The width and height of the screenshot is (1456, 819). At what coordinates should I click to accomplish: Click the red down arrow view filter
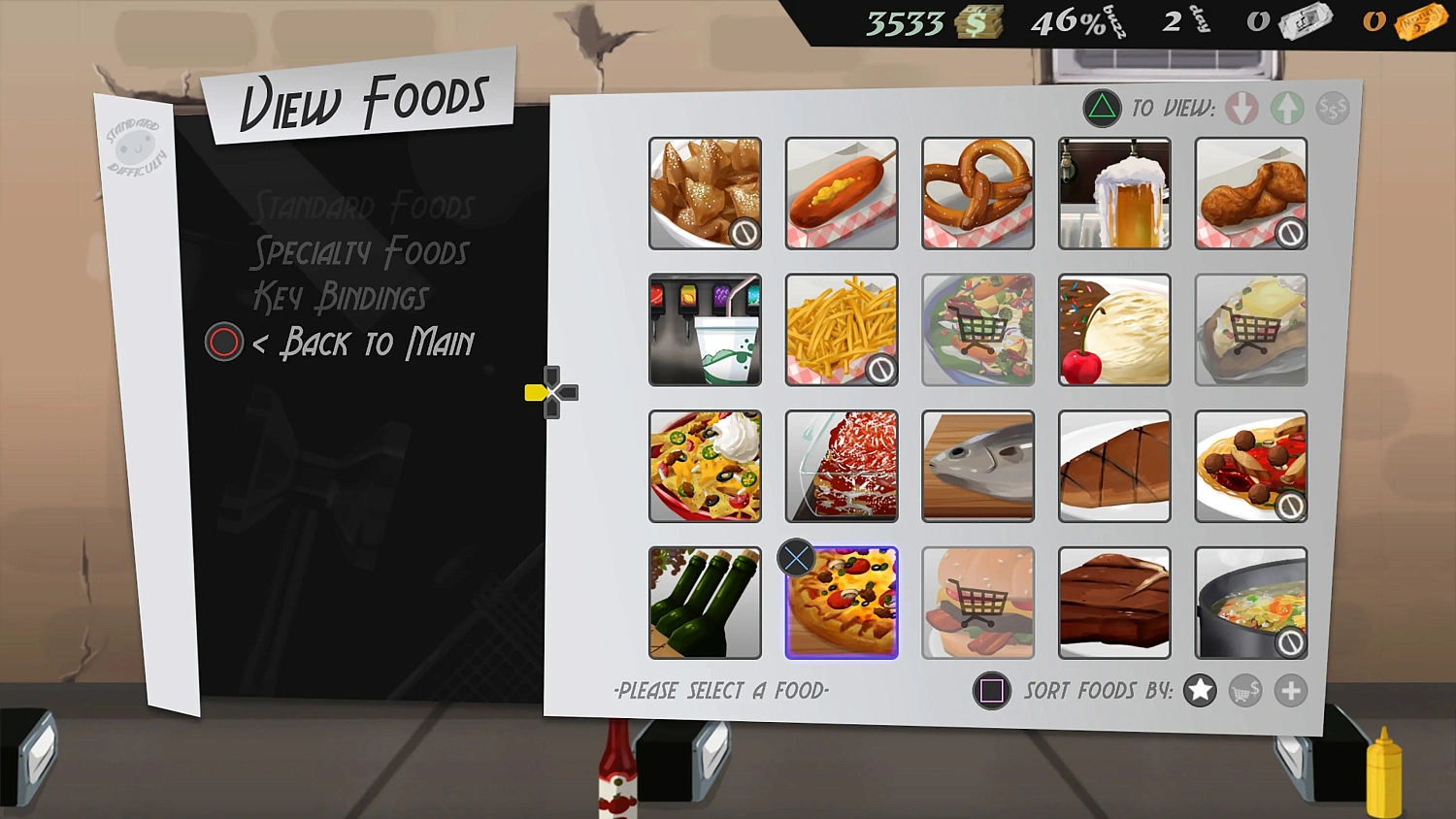click(1242, 108)
